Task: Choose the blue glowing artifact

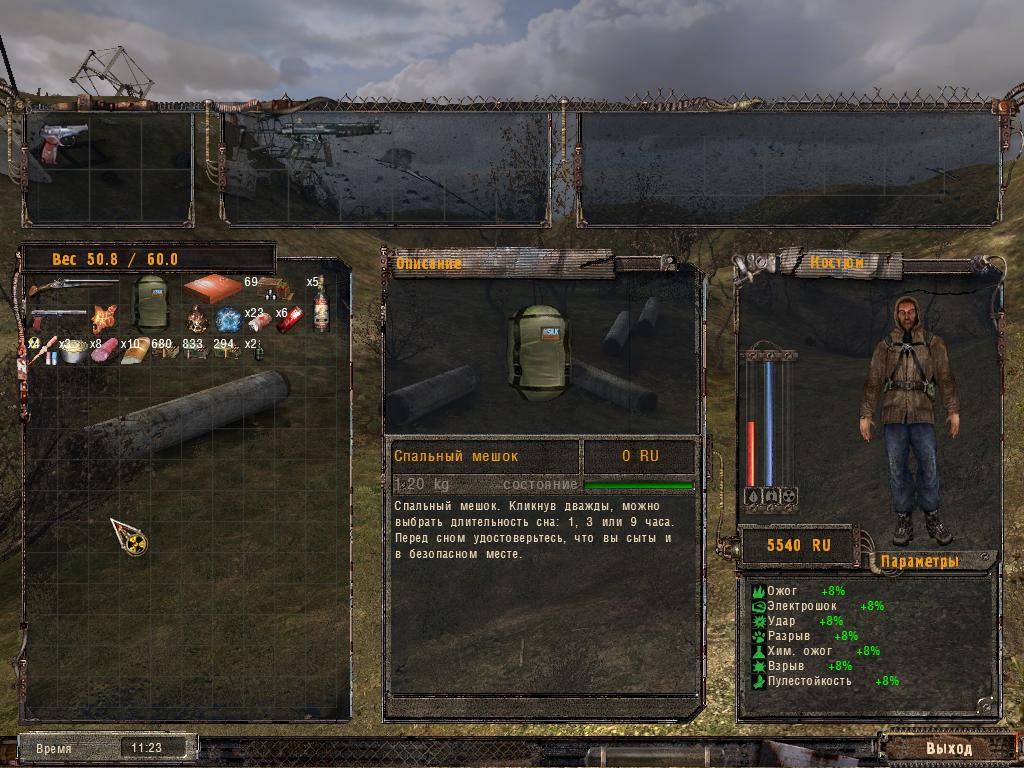Action: click(227, 320)
